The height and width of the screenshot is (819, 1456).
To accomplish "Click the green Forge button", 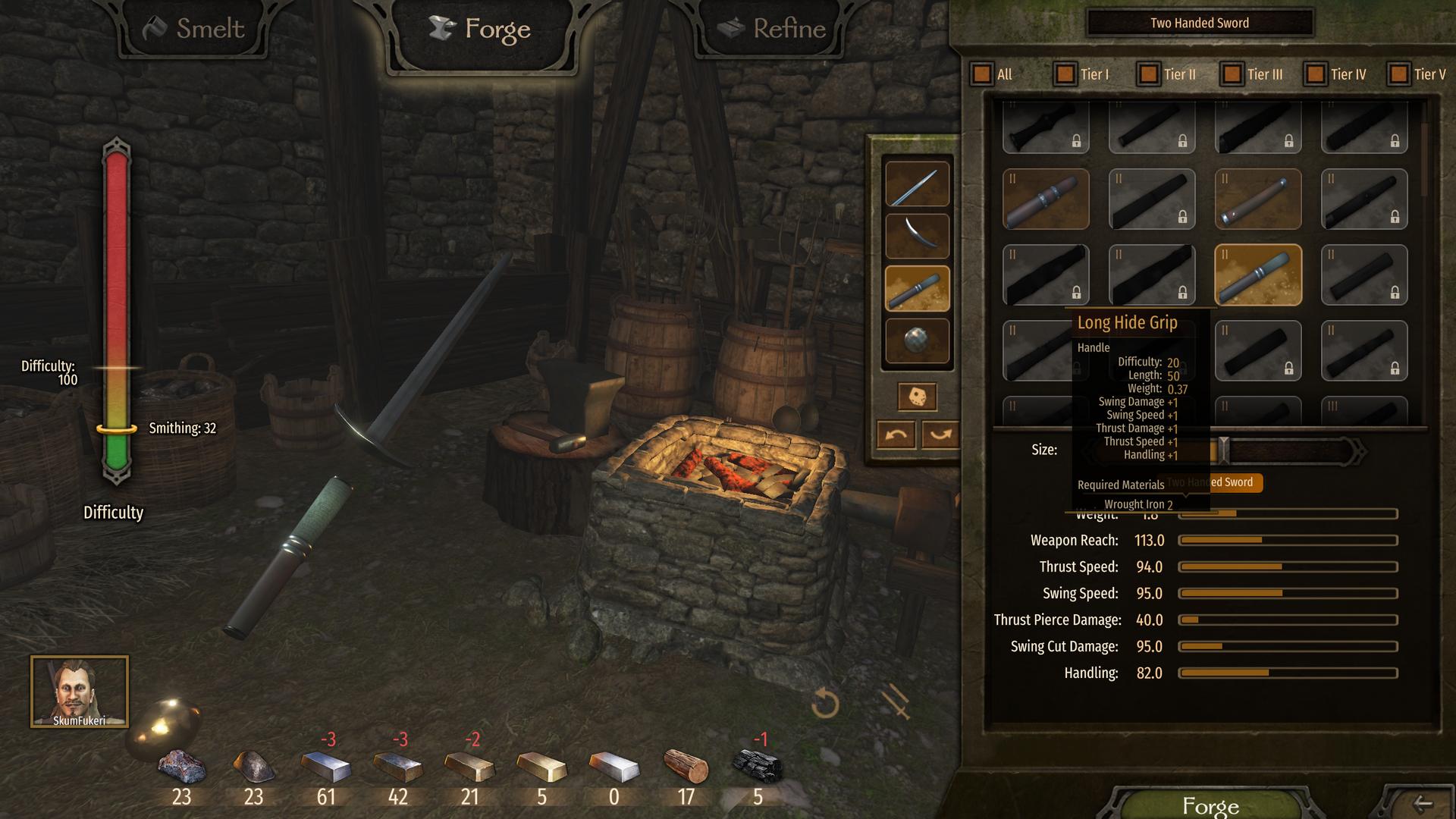I will [1210, 805].
